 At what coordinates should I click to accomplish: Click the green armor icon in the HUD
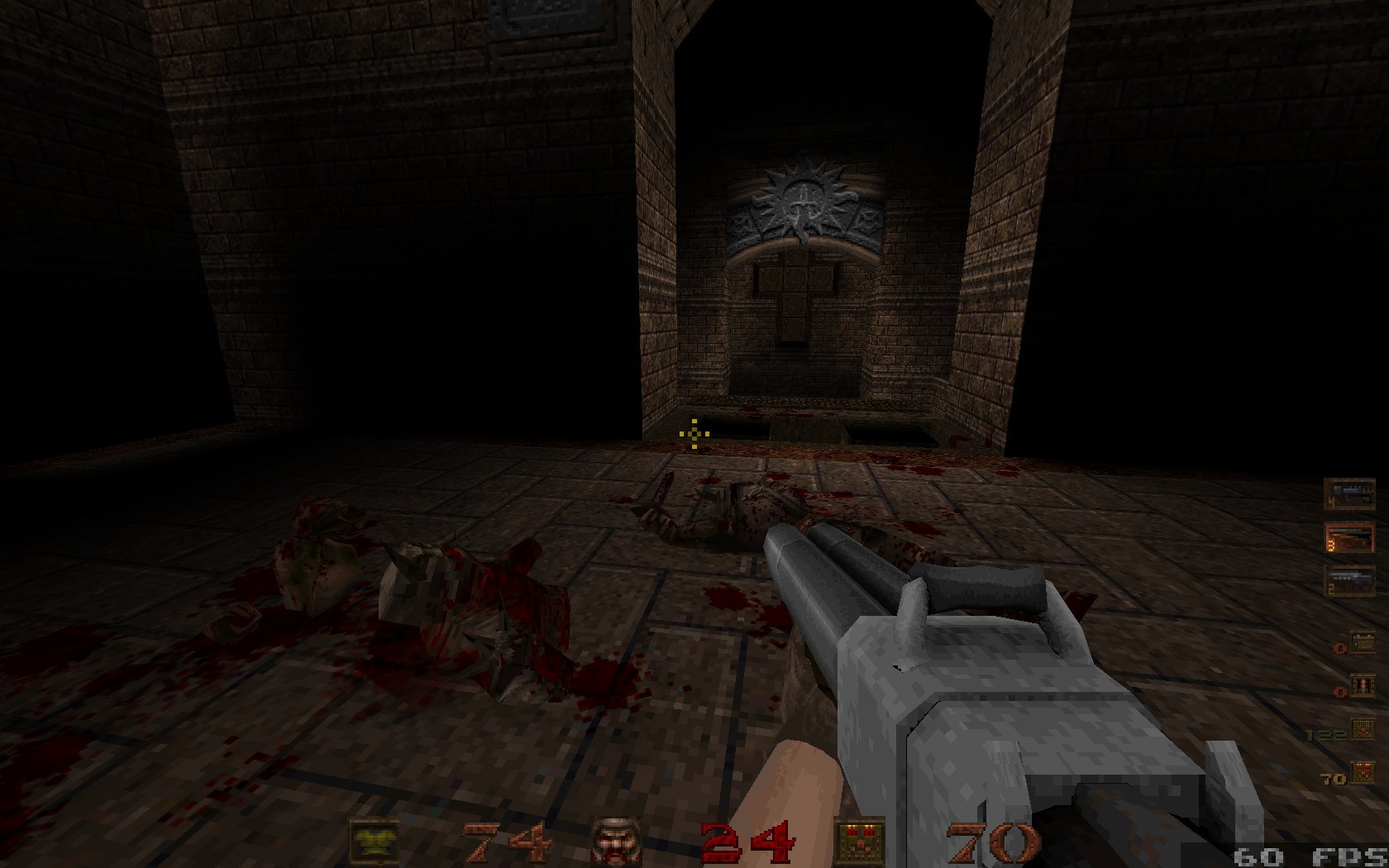coord(374,838)
